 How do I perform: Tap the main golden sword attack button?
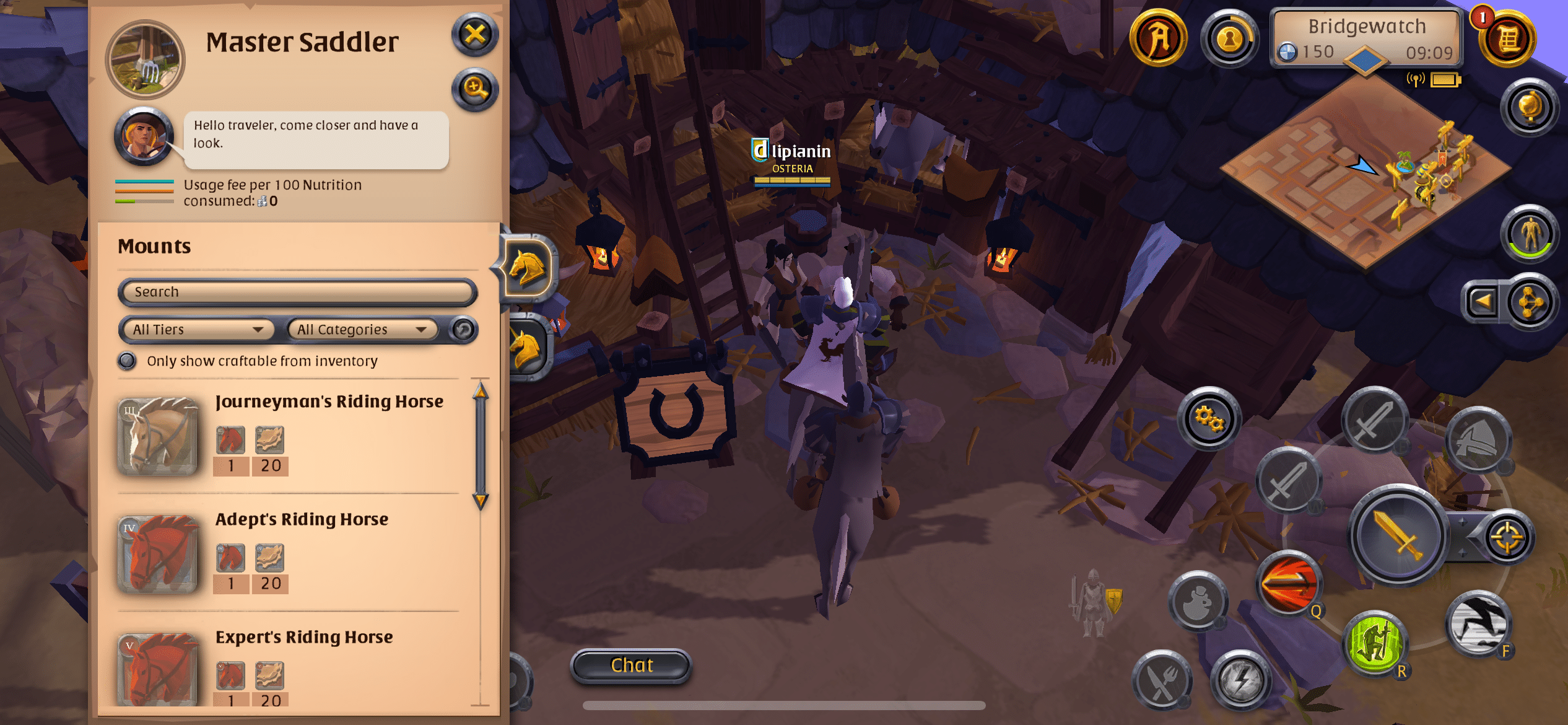point(1397,535)
